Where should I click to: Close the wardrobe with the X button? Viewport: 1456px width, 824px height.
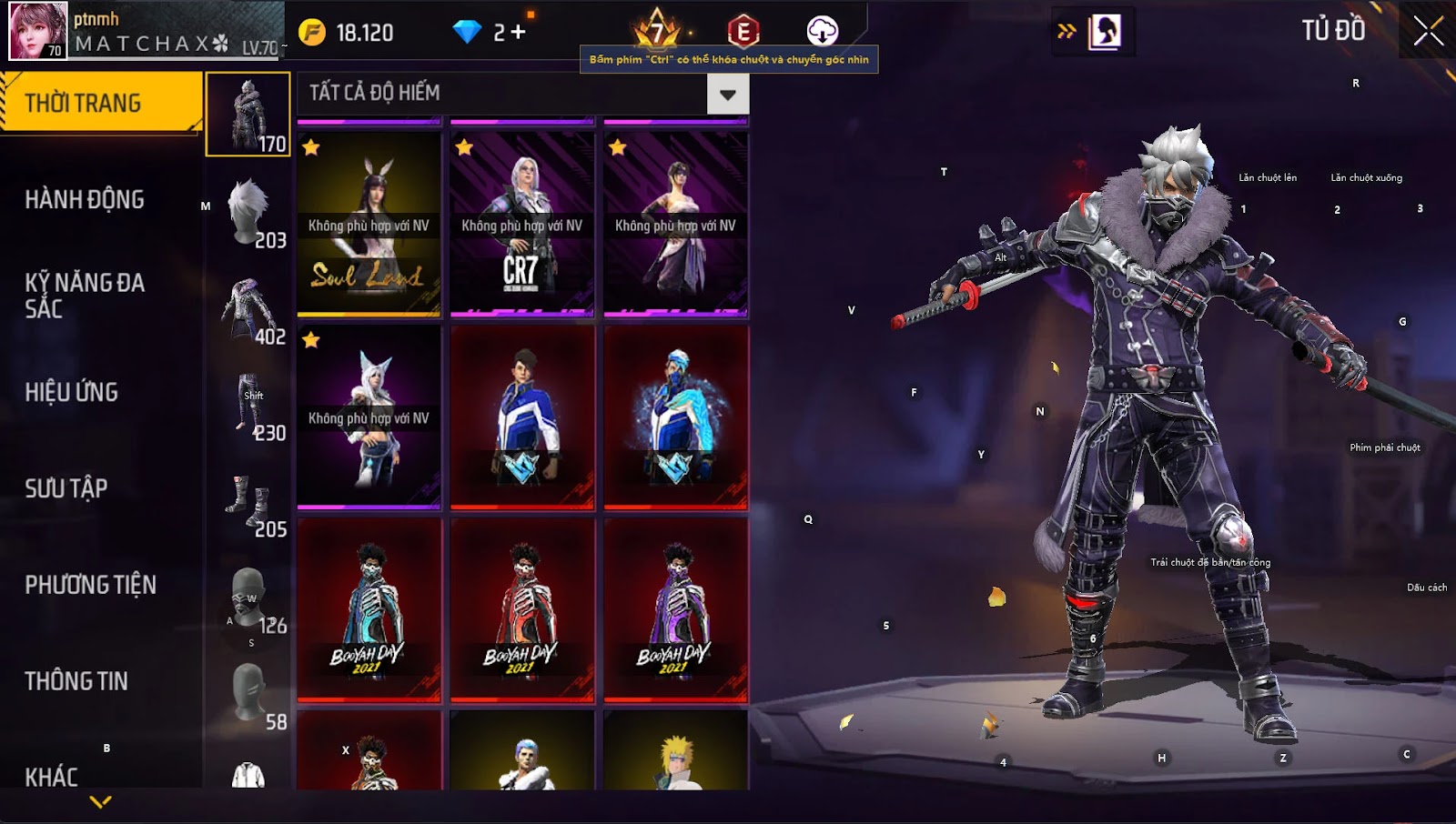[x=1428, y=31]
